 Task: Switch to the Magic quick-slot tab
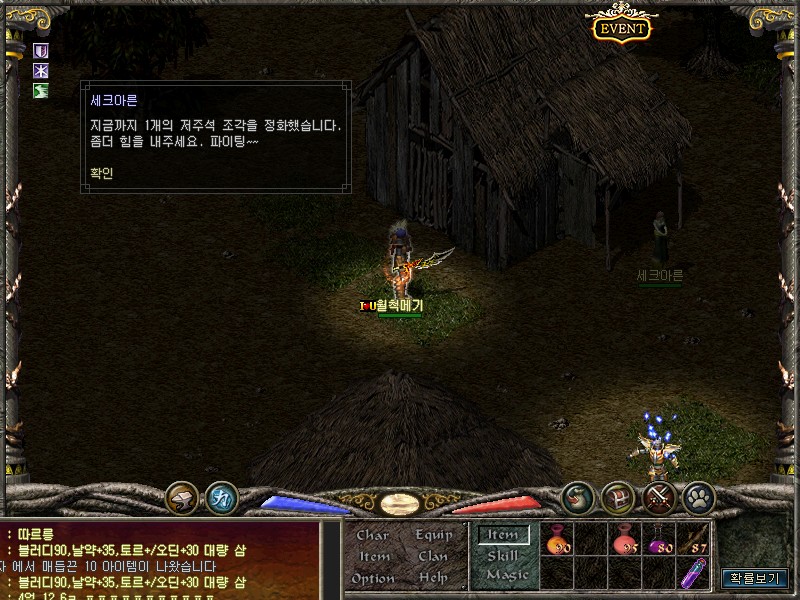[506, 575]
